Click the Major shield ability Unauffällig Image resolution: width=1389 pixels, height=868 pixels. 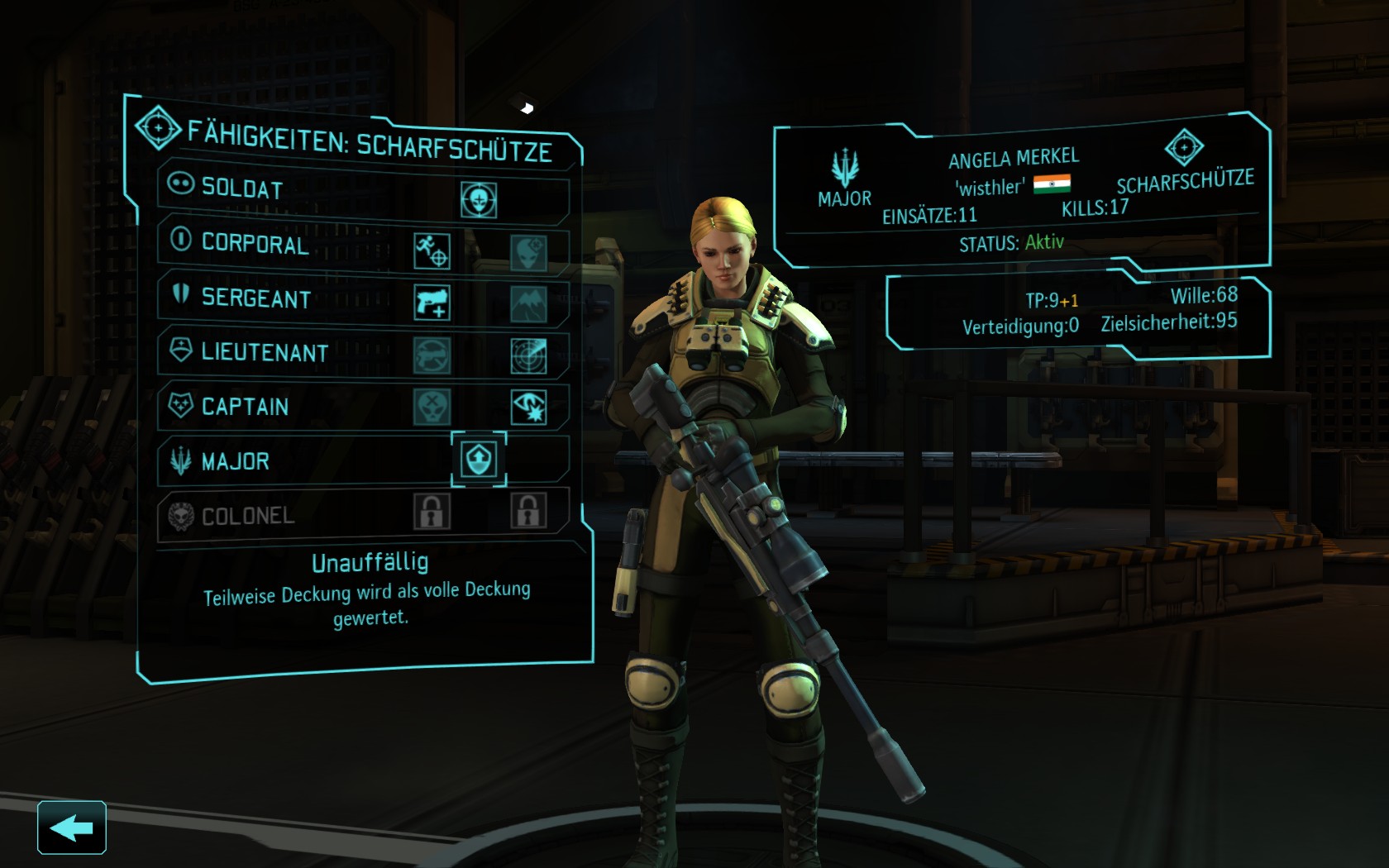[x=479, y=459]
